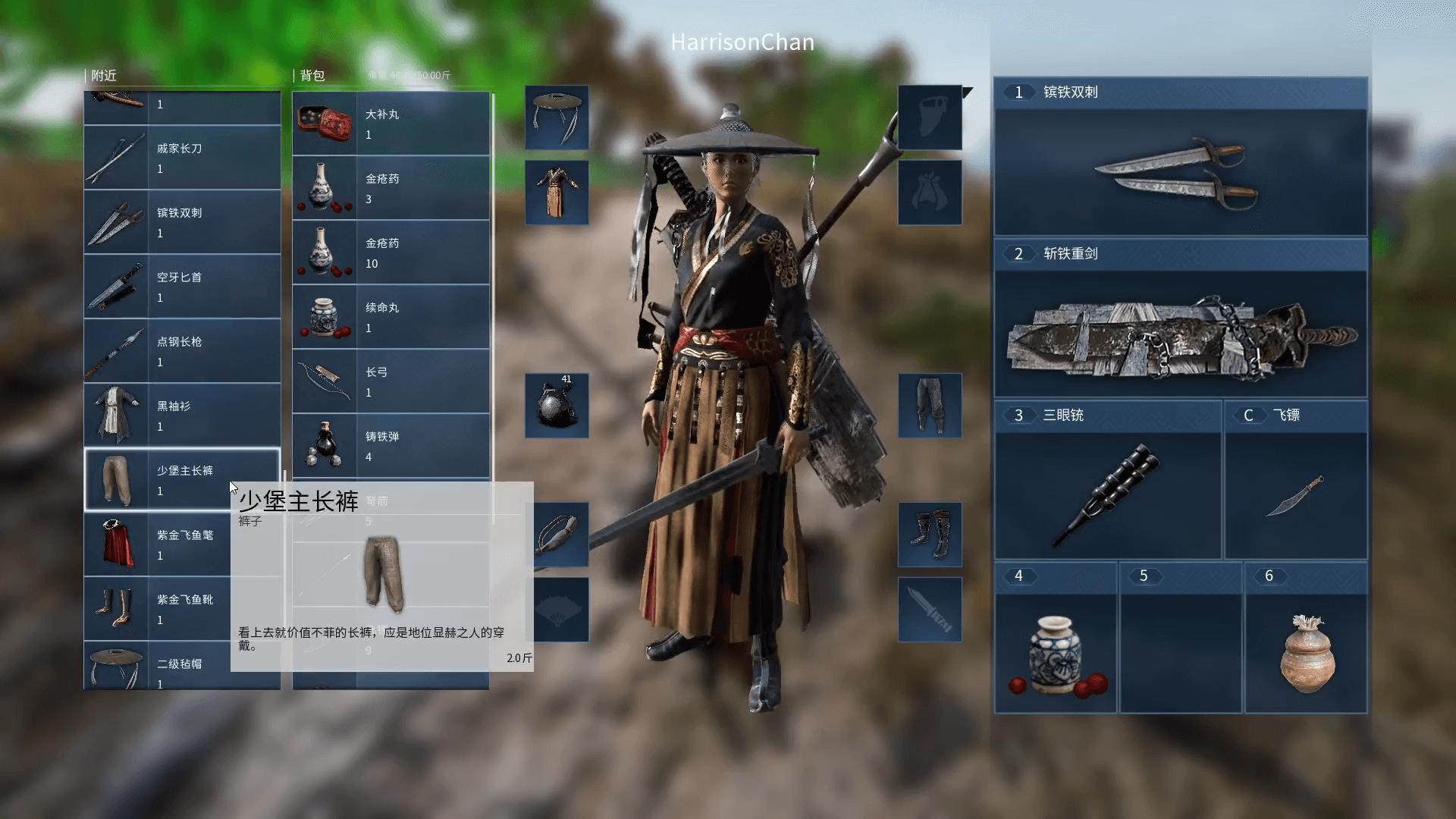The image size is (1456, 819).
Task: Select the 三眼铳 firearm in slot 3
Action: tap(1106, 494)
